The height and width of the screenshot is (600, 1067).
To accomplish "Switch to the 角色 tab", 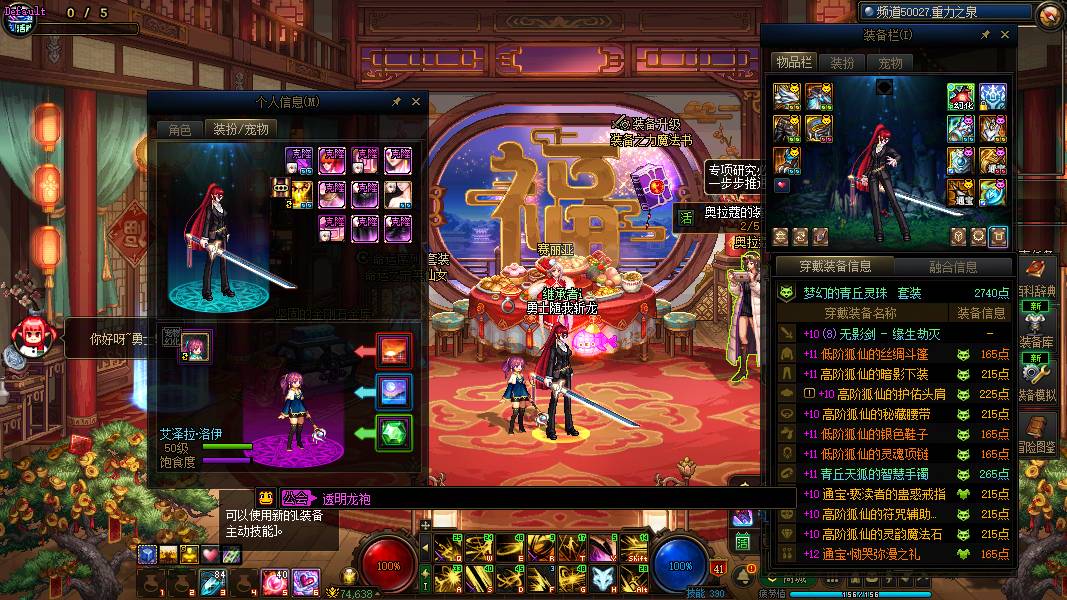I will click(179, 129).
